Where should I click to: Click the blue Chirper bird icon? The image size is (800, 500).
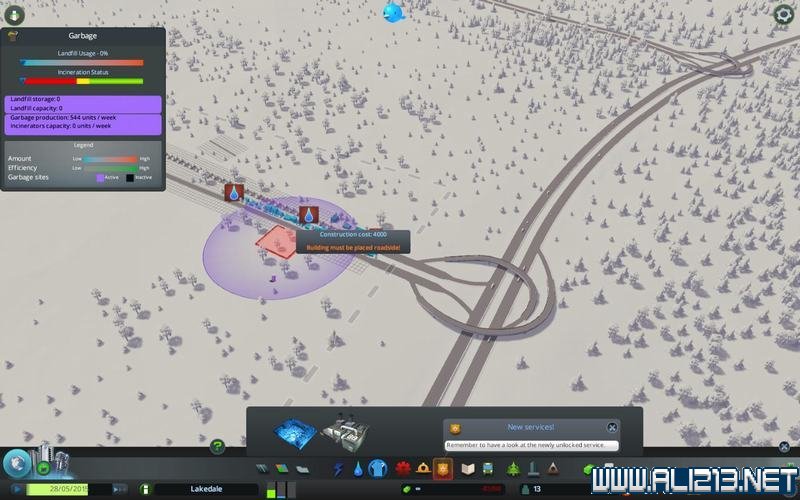tap(393, 12)
